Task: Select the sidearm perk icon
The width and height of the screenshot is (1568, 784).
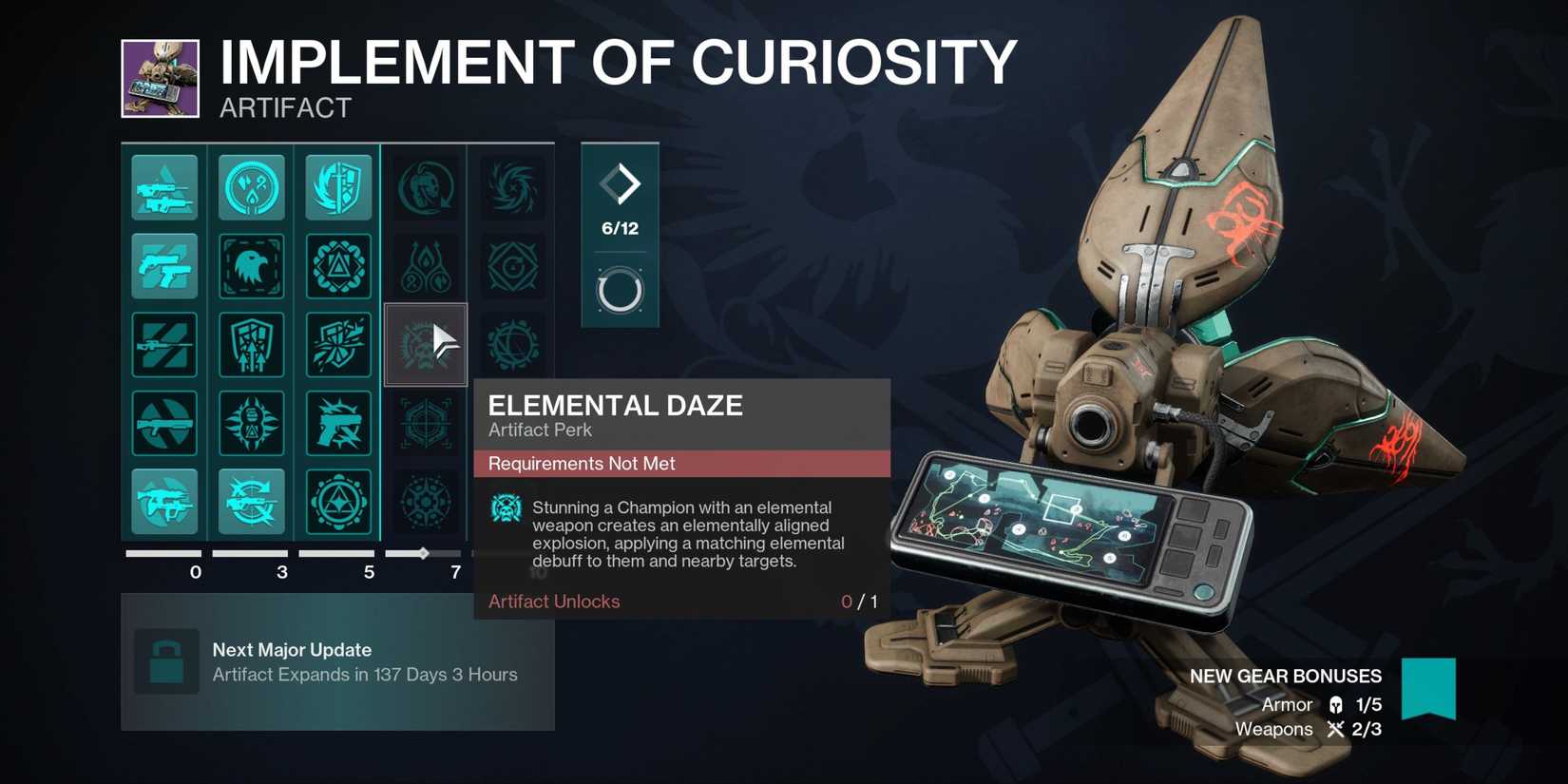Action: pyautogui.click(x=164, y=267)
